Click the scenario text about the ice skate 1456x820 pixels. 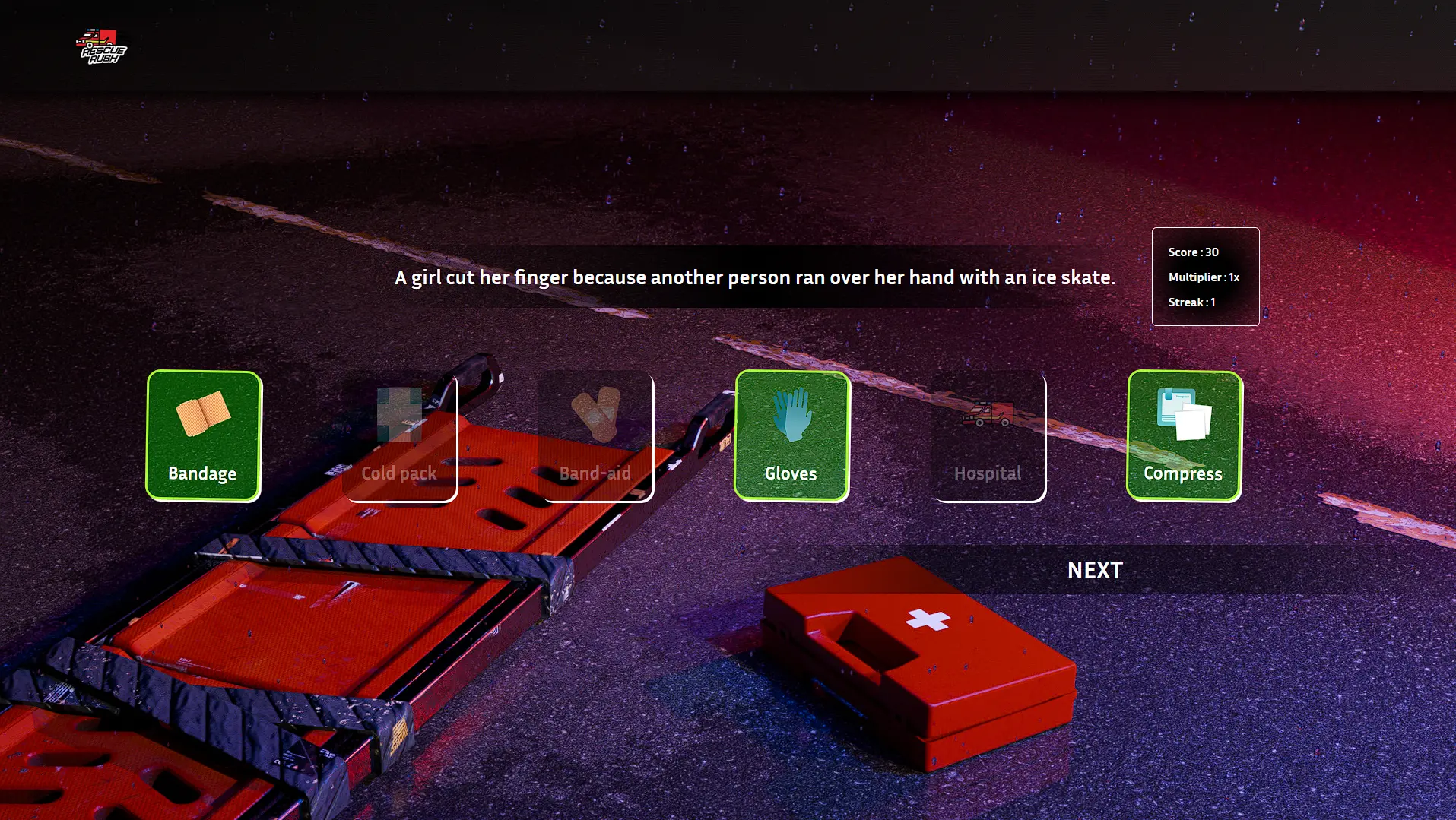pyautogui.click(x=754, y=277)
